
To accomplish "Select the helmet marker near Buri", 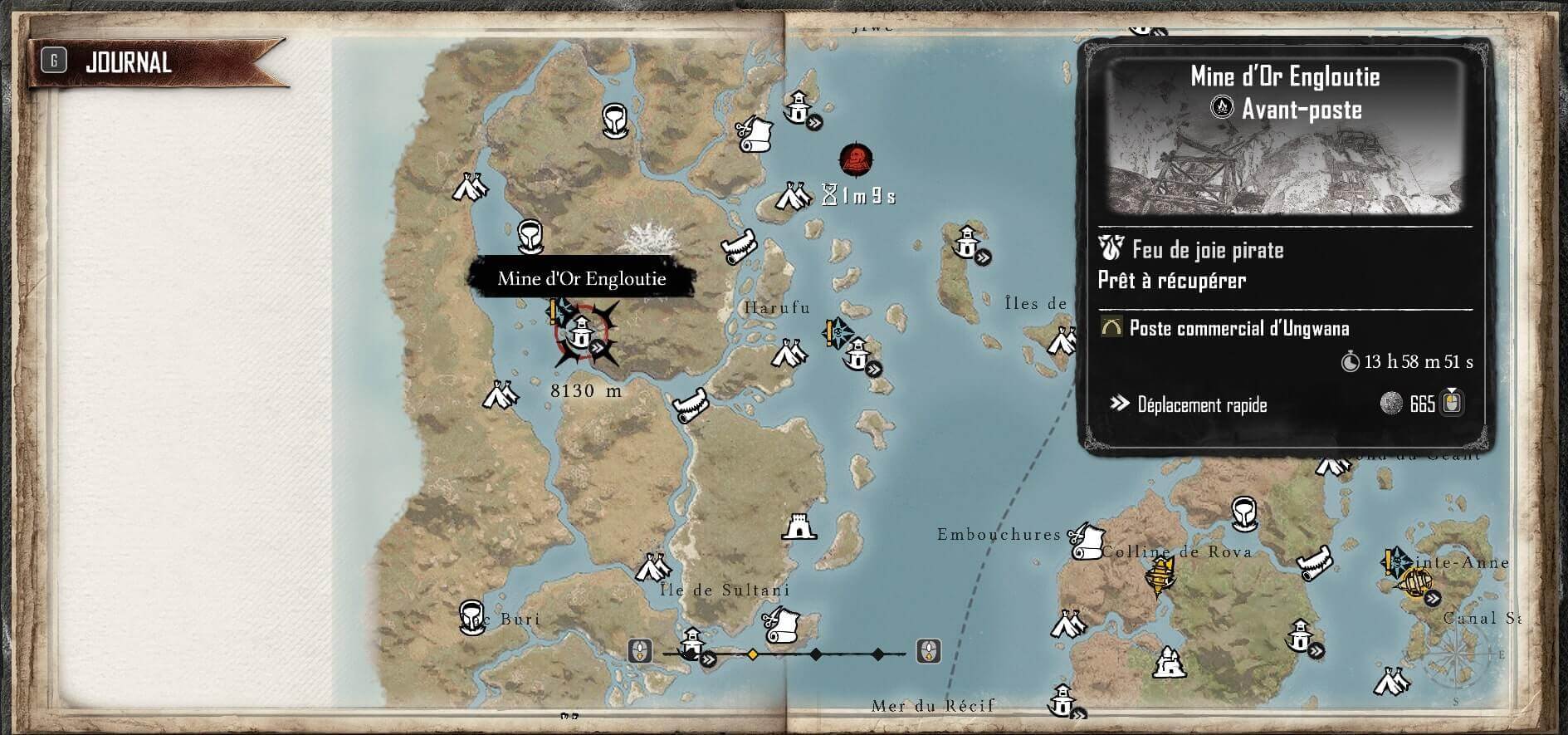I will coord(472,616).
